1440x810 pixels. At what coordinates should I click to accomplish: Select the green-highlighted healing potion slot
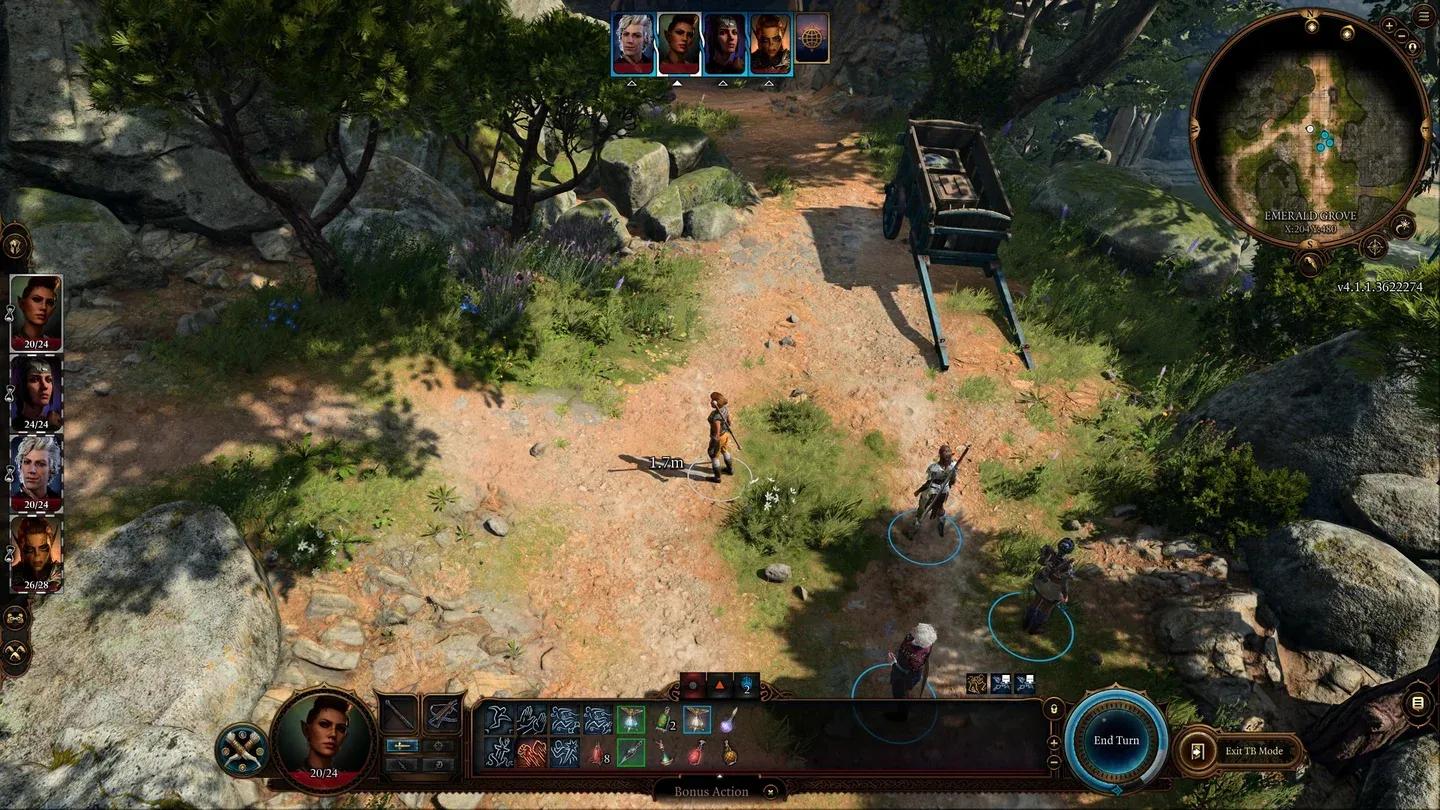[x=631, y=720]
